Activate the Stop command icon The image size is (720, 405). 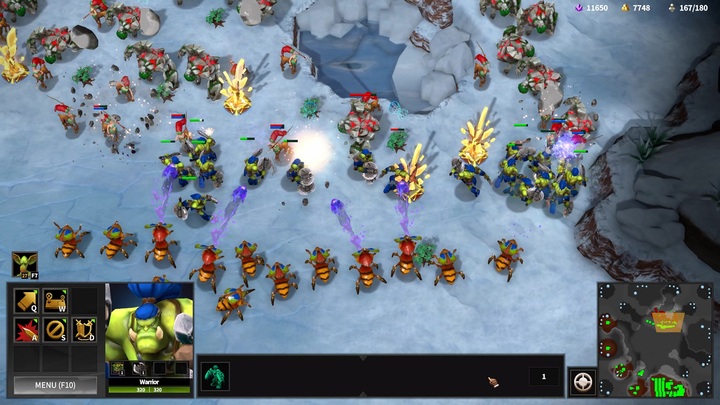pyautogui.click(x=55, y=329)
